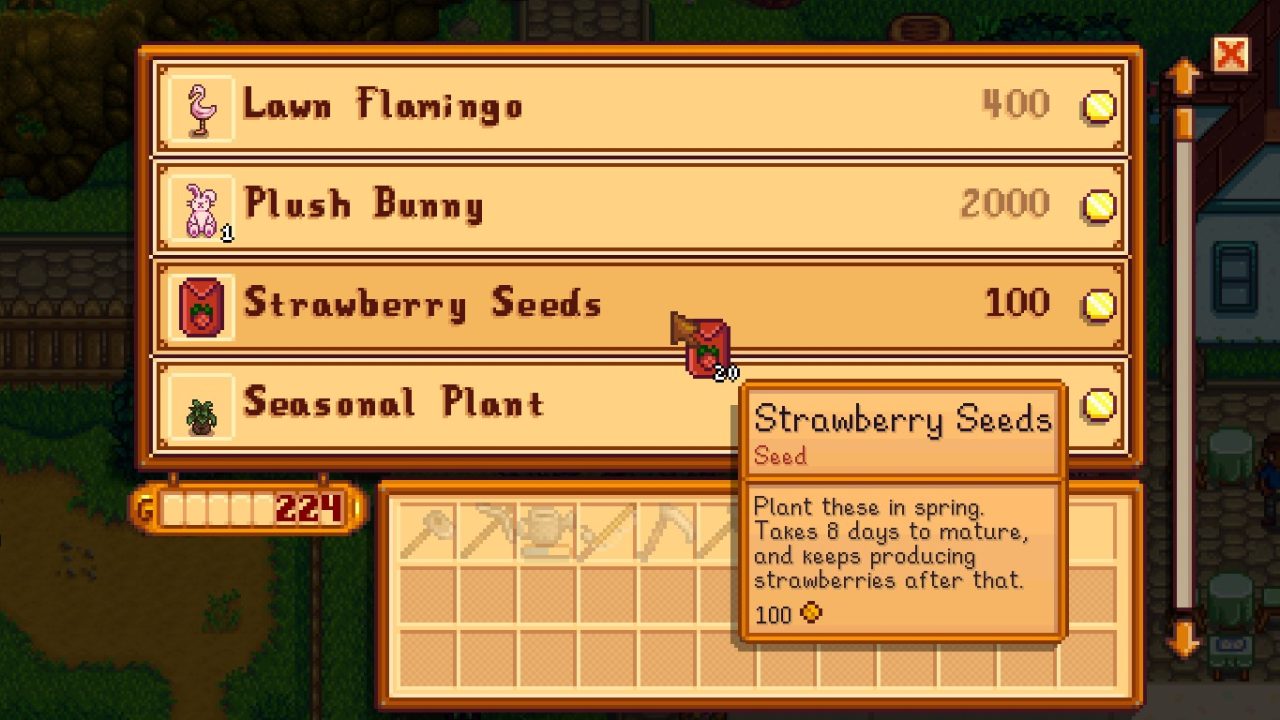The height and width of the screenshot is (720, 1280).
Task: Click the Strawberry Seeds packet icon
Action: tap(198, 303)
